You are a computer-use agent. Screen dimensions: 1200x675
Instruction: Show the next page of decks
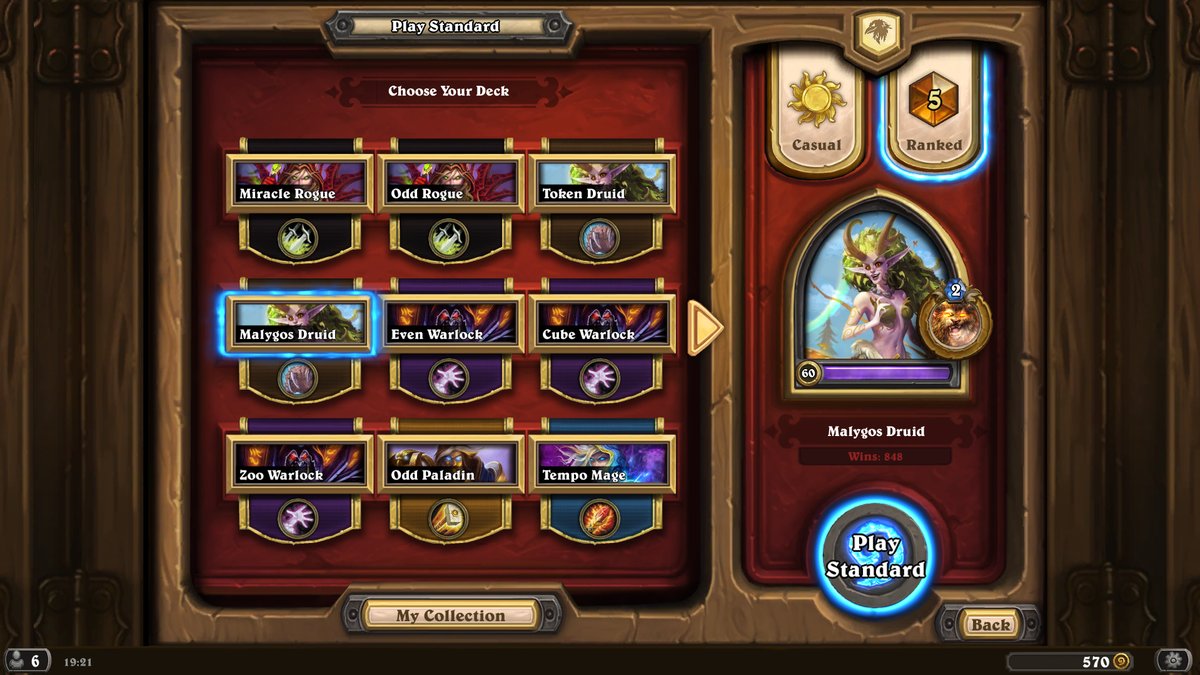705,326
